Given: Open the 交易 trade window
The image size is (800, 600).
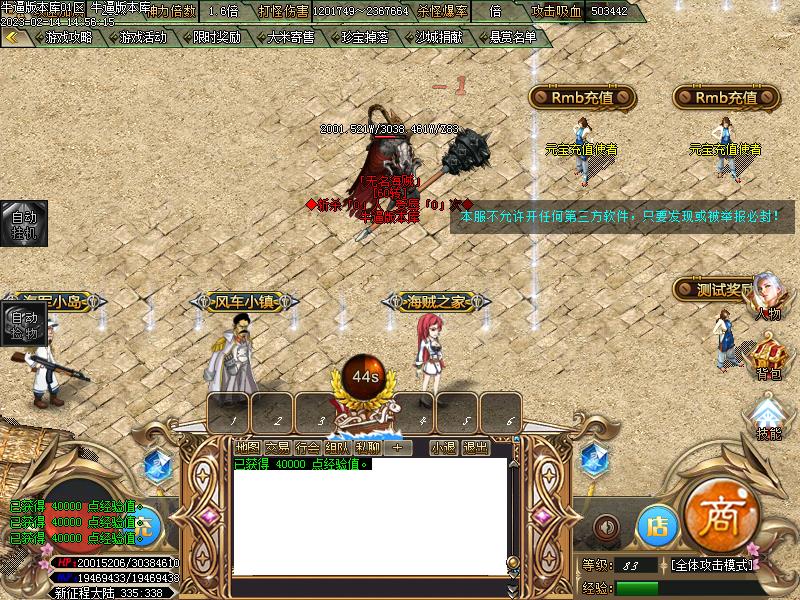Looking at the screenshot, I should (277, 447).
